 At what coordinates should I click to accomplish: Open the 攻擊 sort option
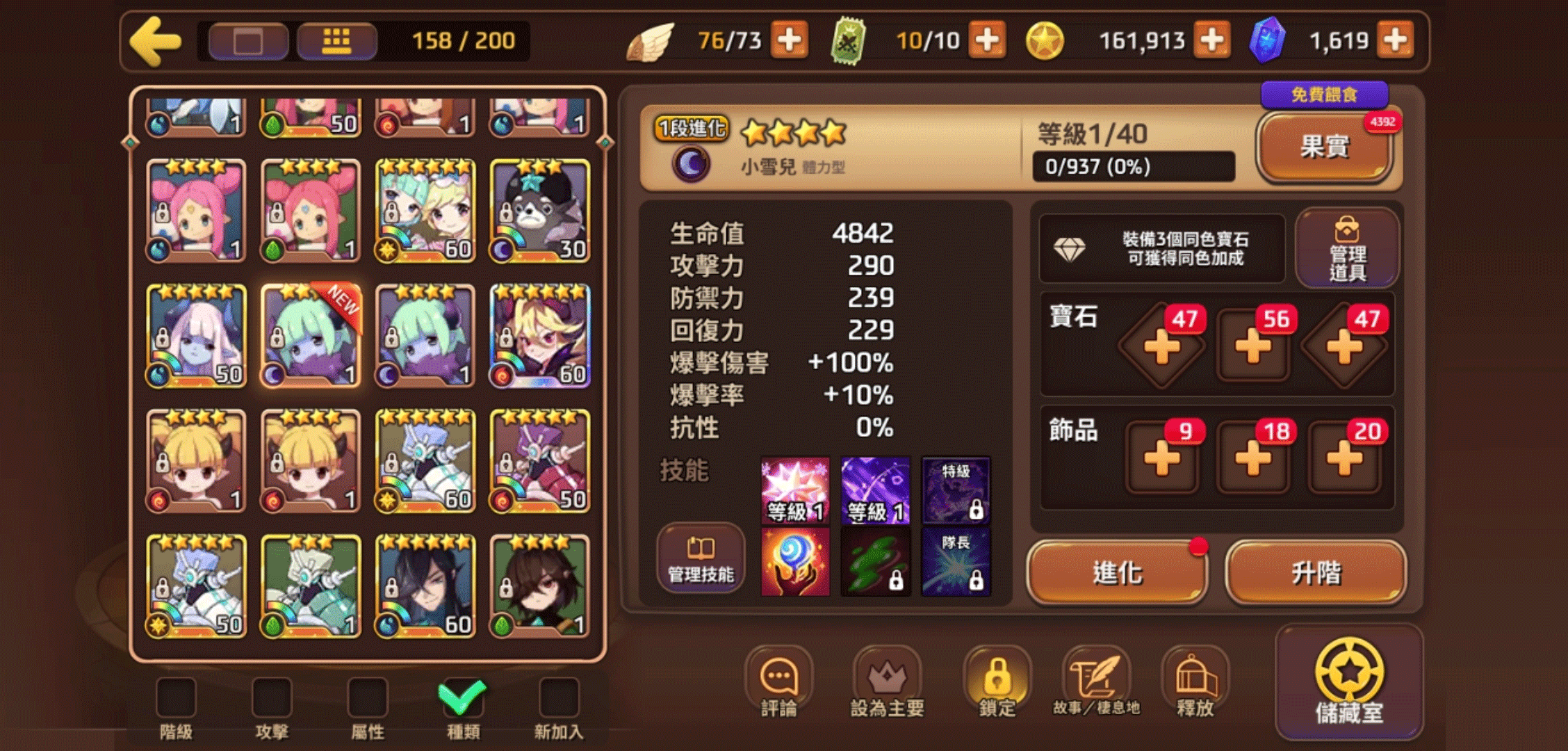pos(273,695)
